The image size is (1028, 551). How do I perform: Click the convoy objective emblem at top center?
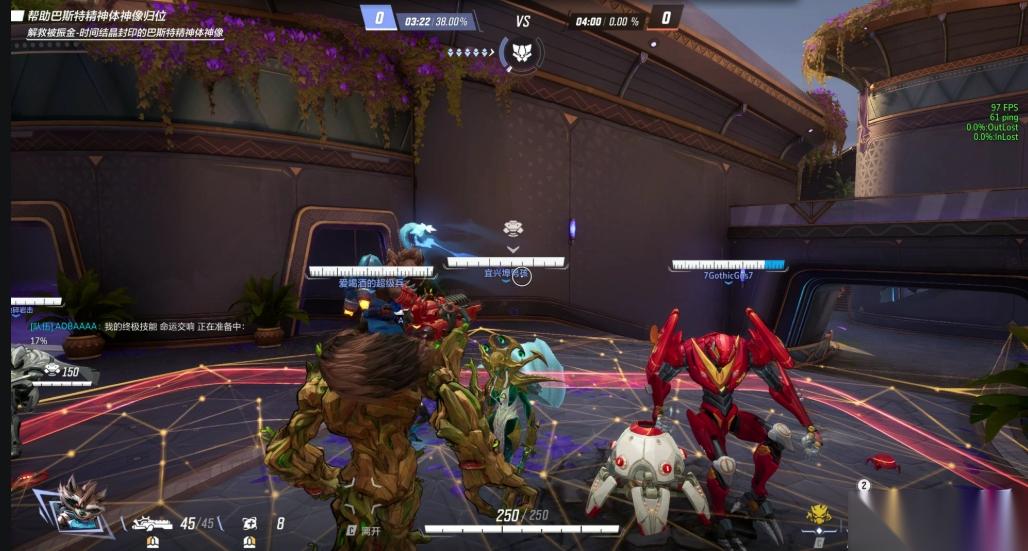(x=520, y=51)
